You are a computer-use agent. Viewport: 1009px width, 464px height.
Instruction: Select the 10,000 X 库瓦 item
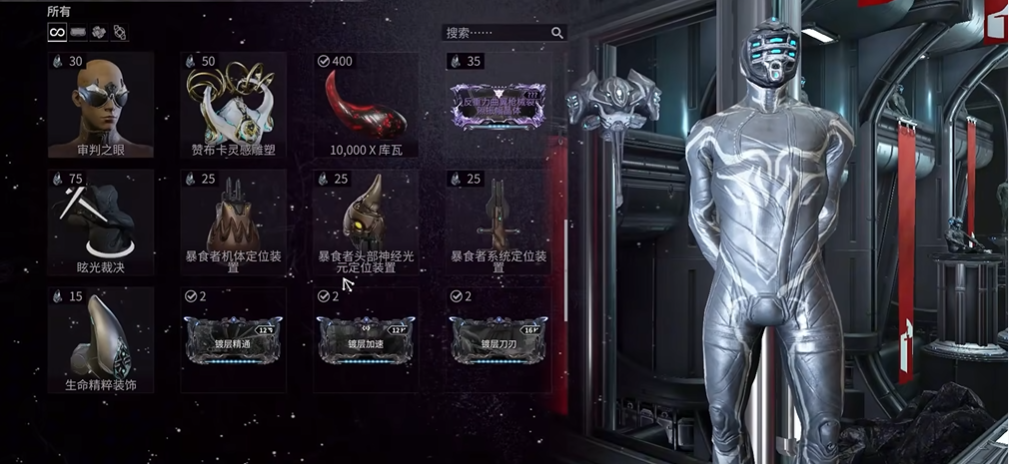(x=365, y=106)
